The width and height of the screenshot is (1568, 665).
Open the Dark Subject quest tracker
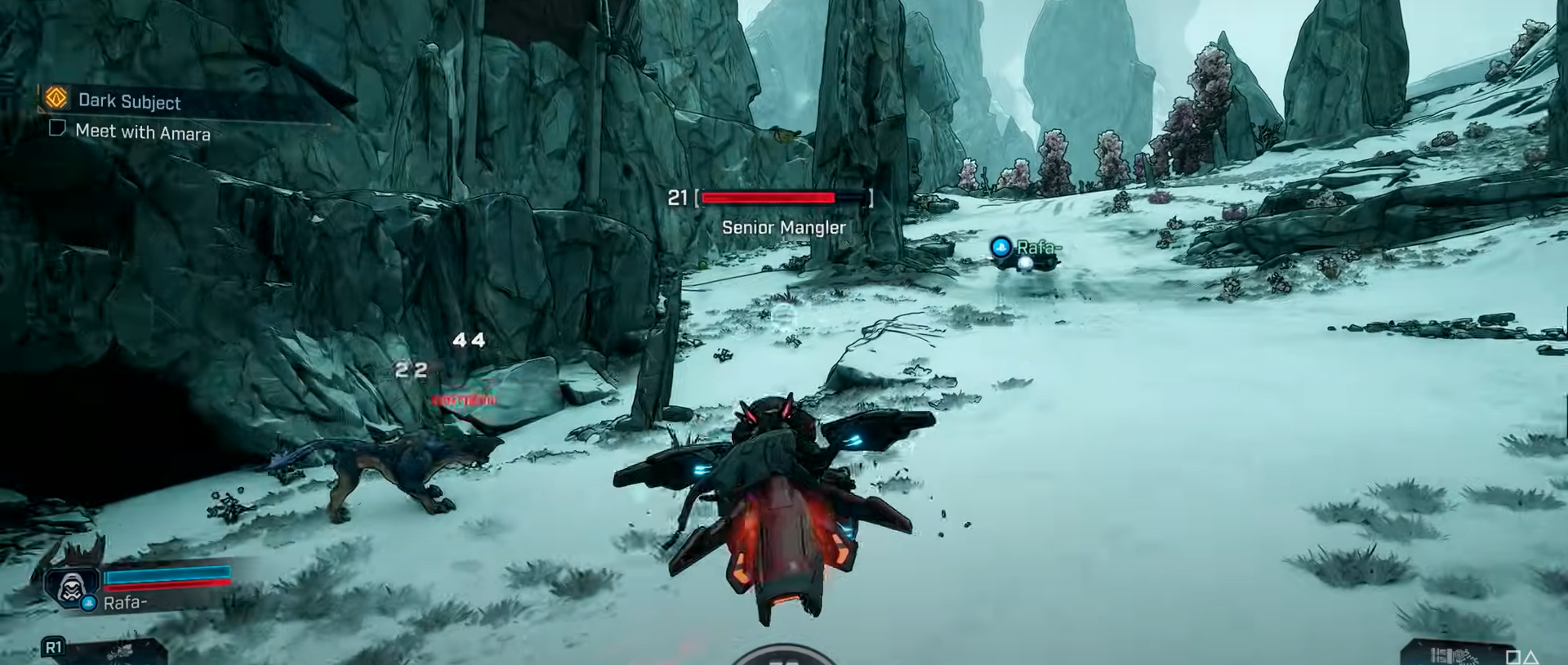[x=128, y=101]
